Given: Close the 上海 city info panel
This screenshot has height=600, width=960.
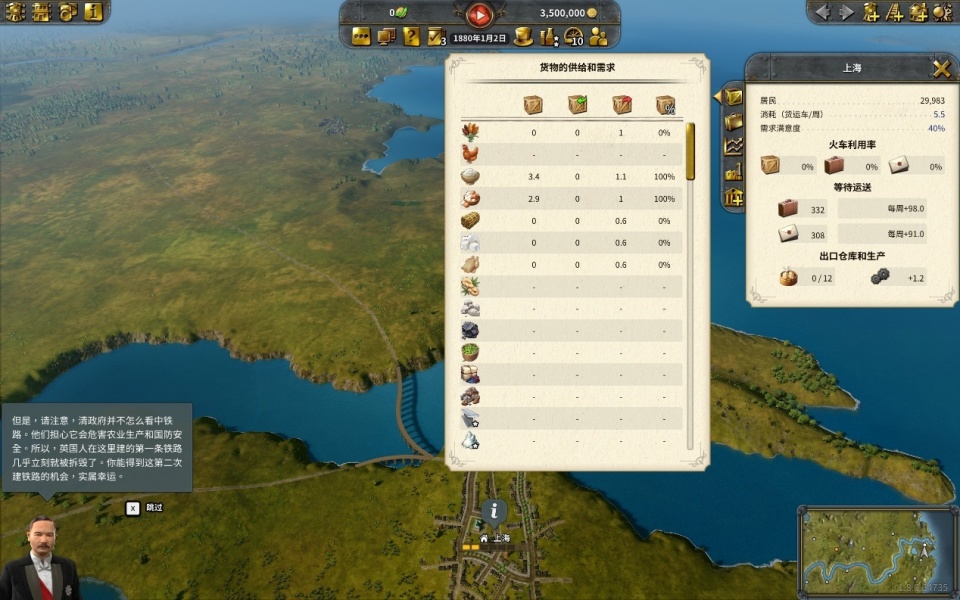Looking at the screenshot, I should (941, 69).
